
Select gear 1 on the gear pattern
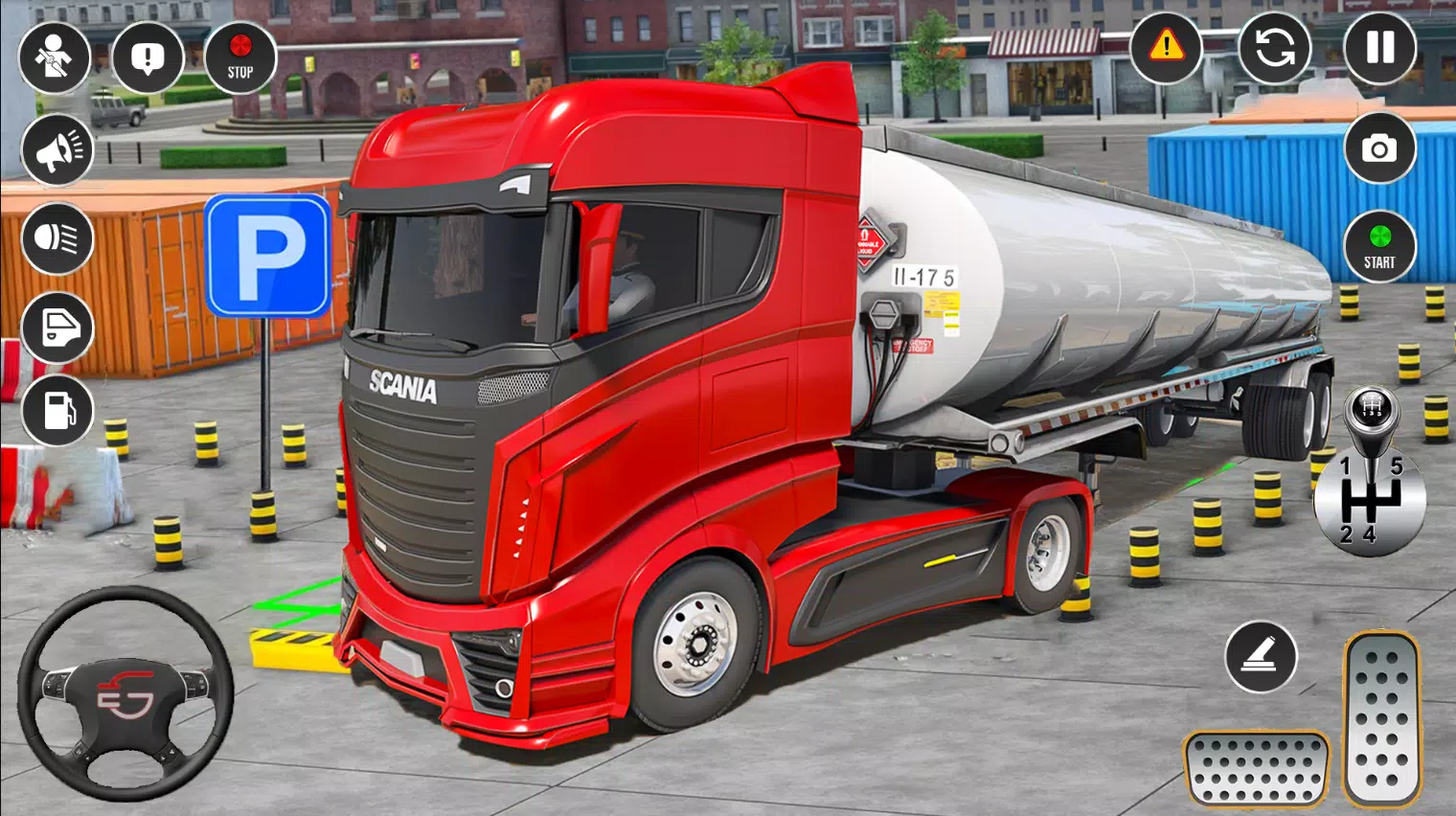(x=1345, y=465)
